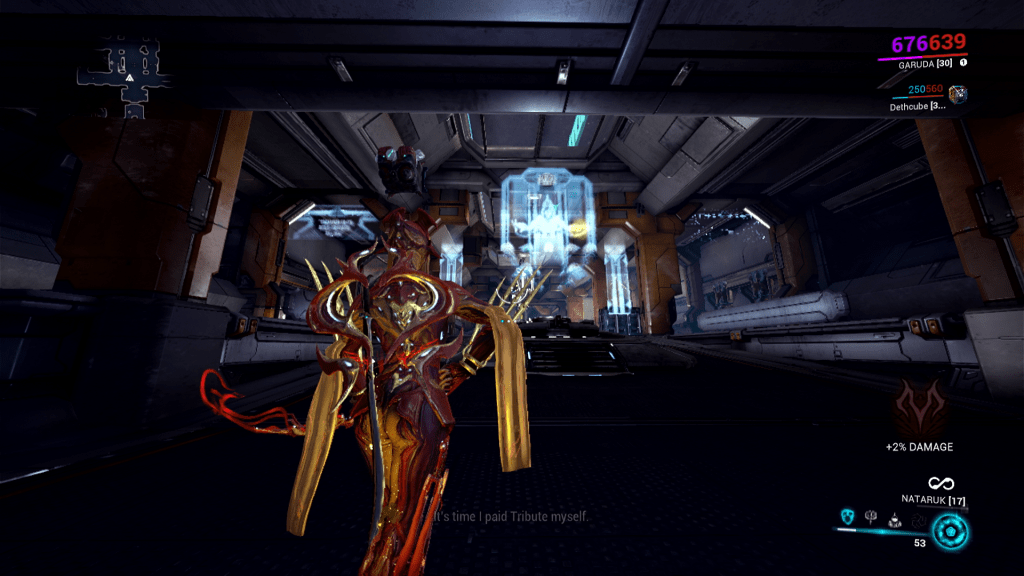Click the Dethcube companion portrait
The height and width of the screenshot is (576, 1024).
click(958, 94)
